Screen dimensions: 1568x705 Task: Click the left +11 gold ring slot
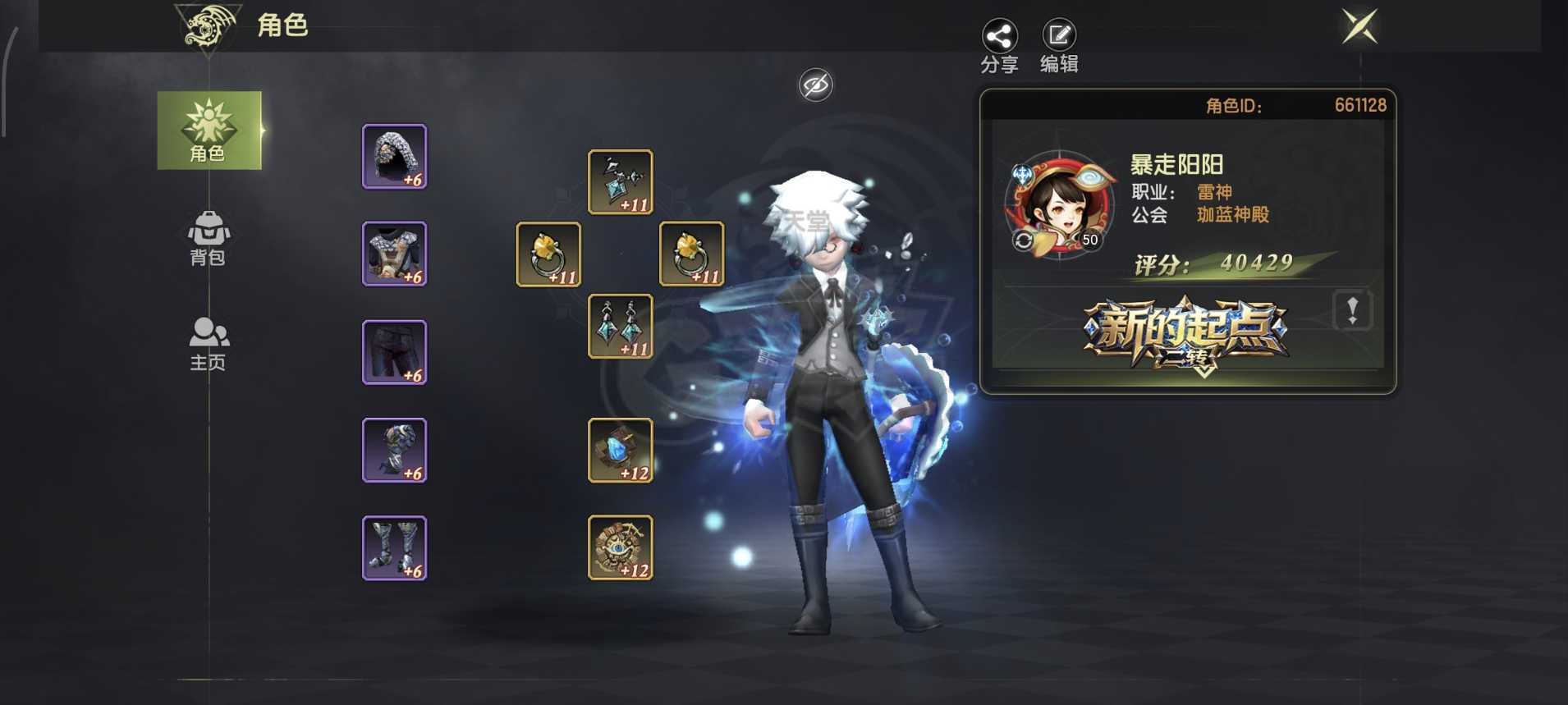(548, 254)
